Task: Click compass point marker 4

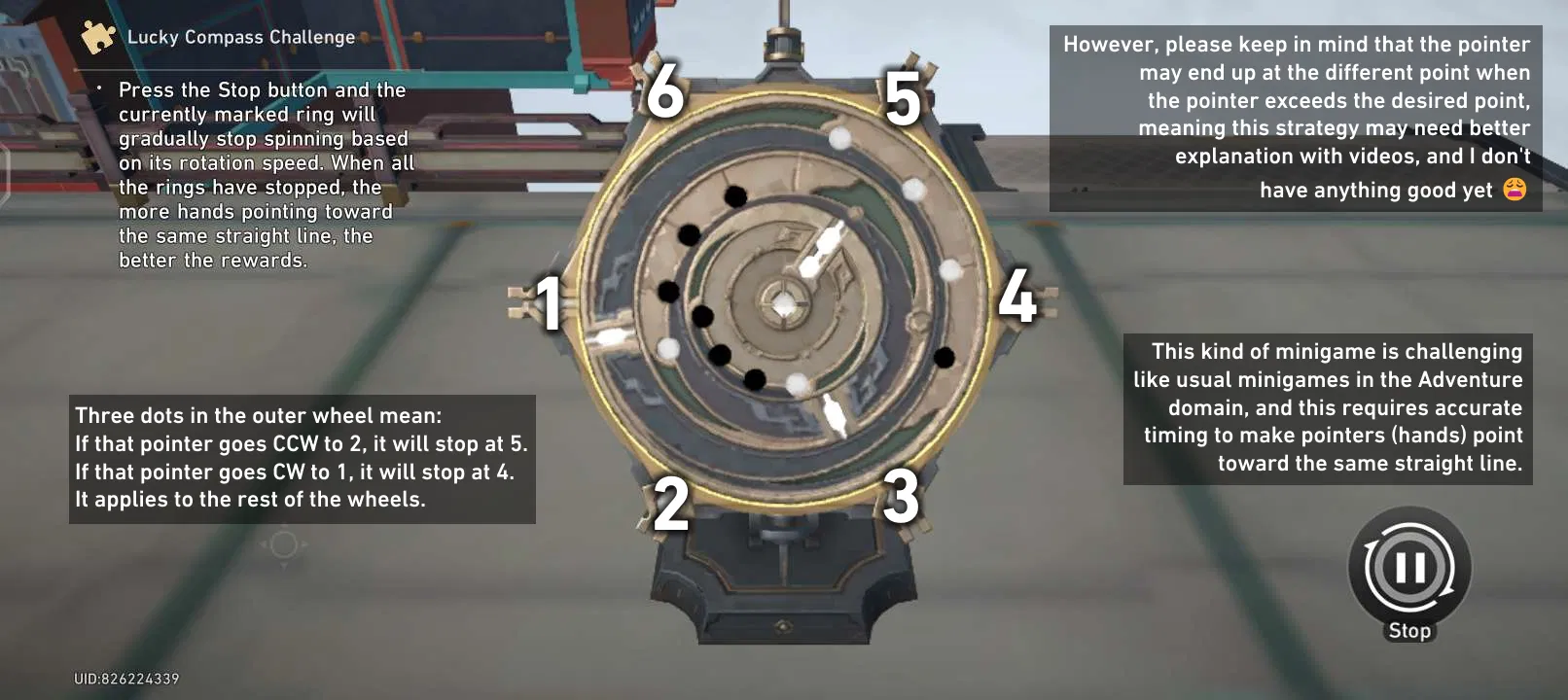Action: (1019, 299)
